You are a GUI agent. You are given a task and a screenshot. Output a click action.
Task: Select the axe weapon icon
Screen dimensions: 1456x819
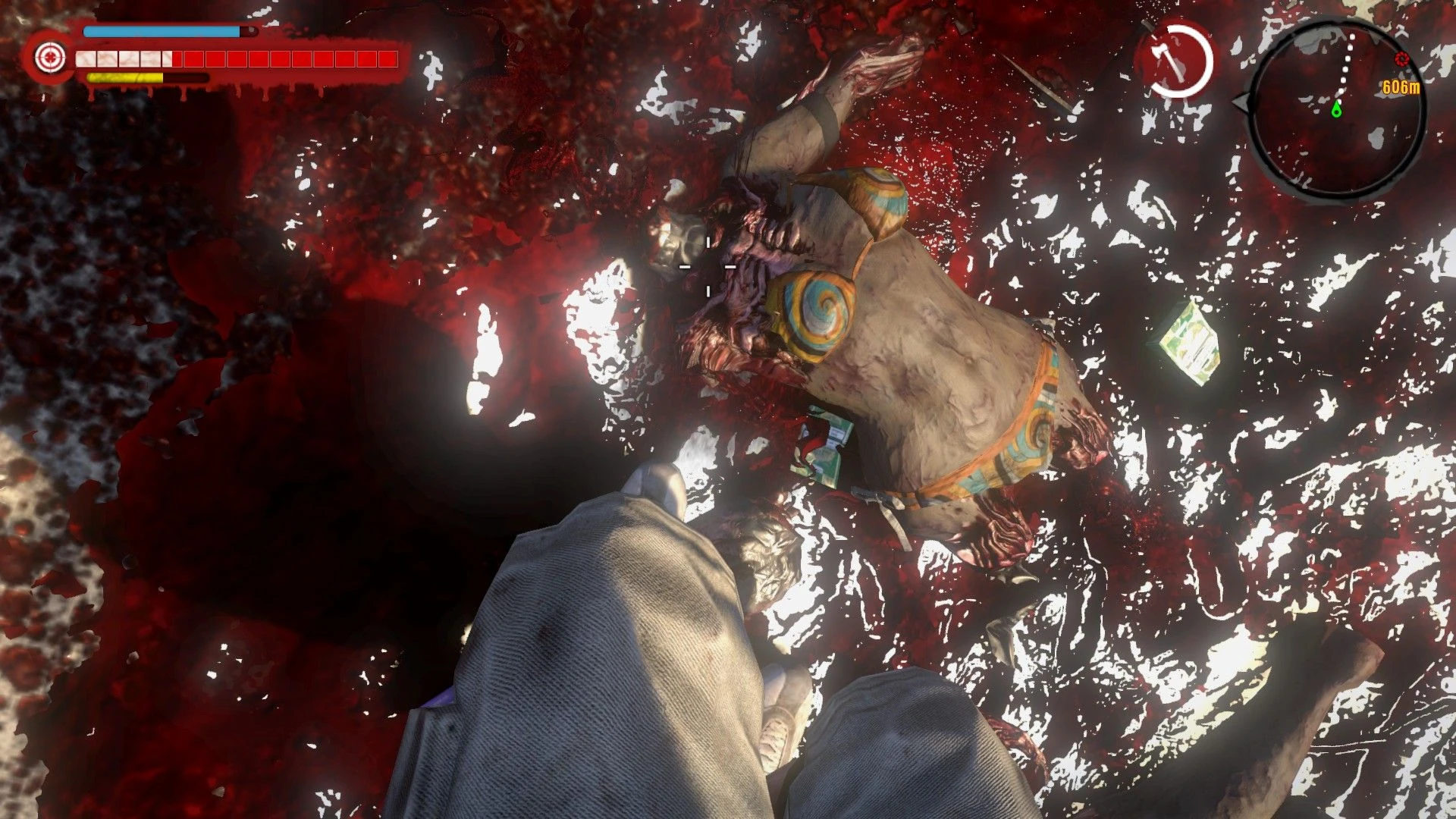(x=1168, y=58)
